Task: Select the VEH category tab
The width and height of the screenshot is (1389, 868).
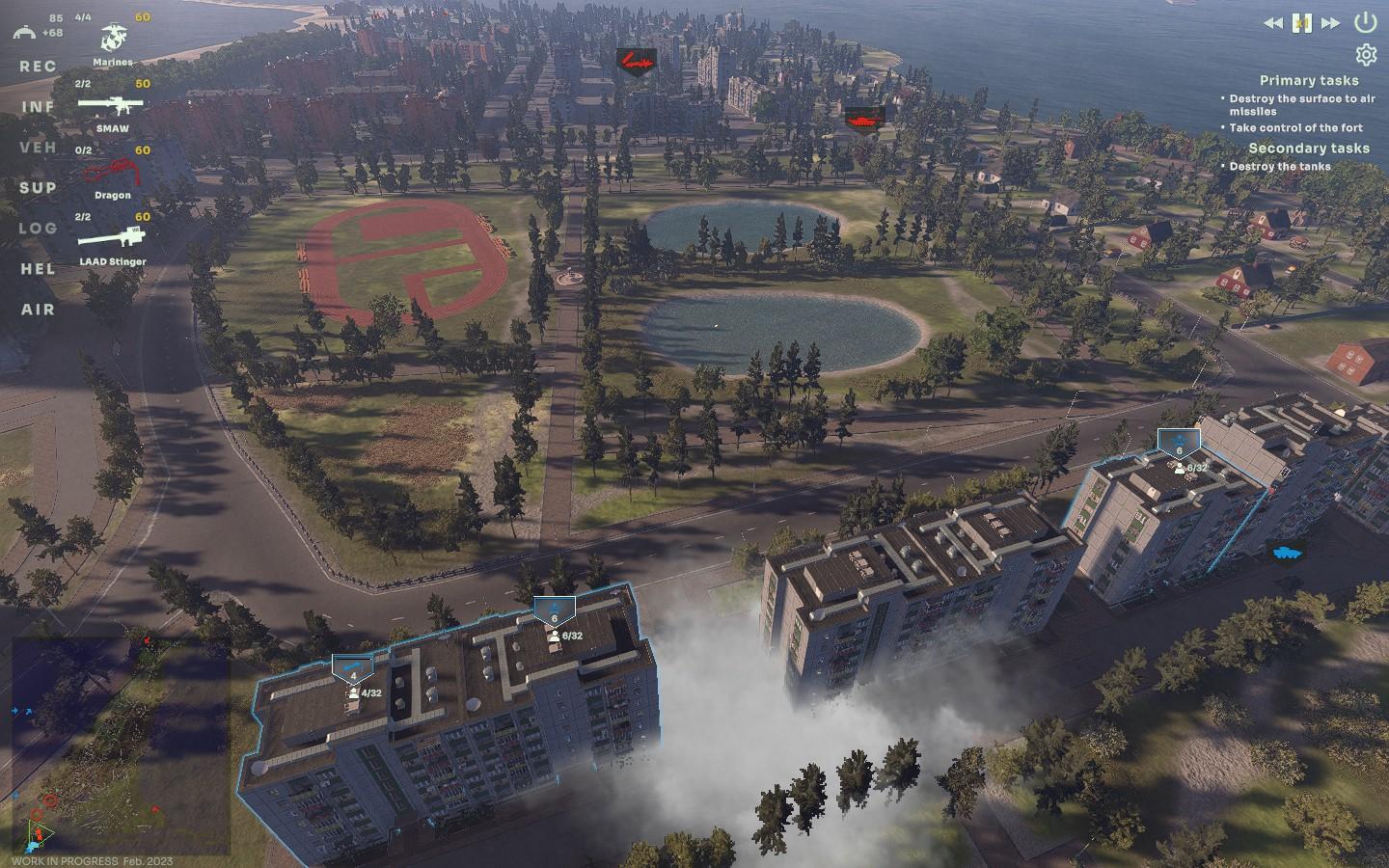Action: point(38,148)
